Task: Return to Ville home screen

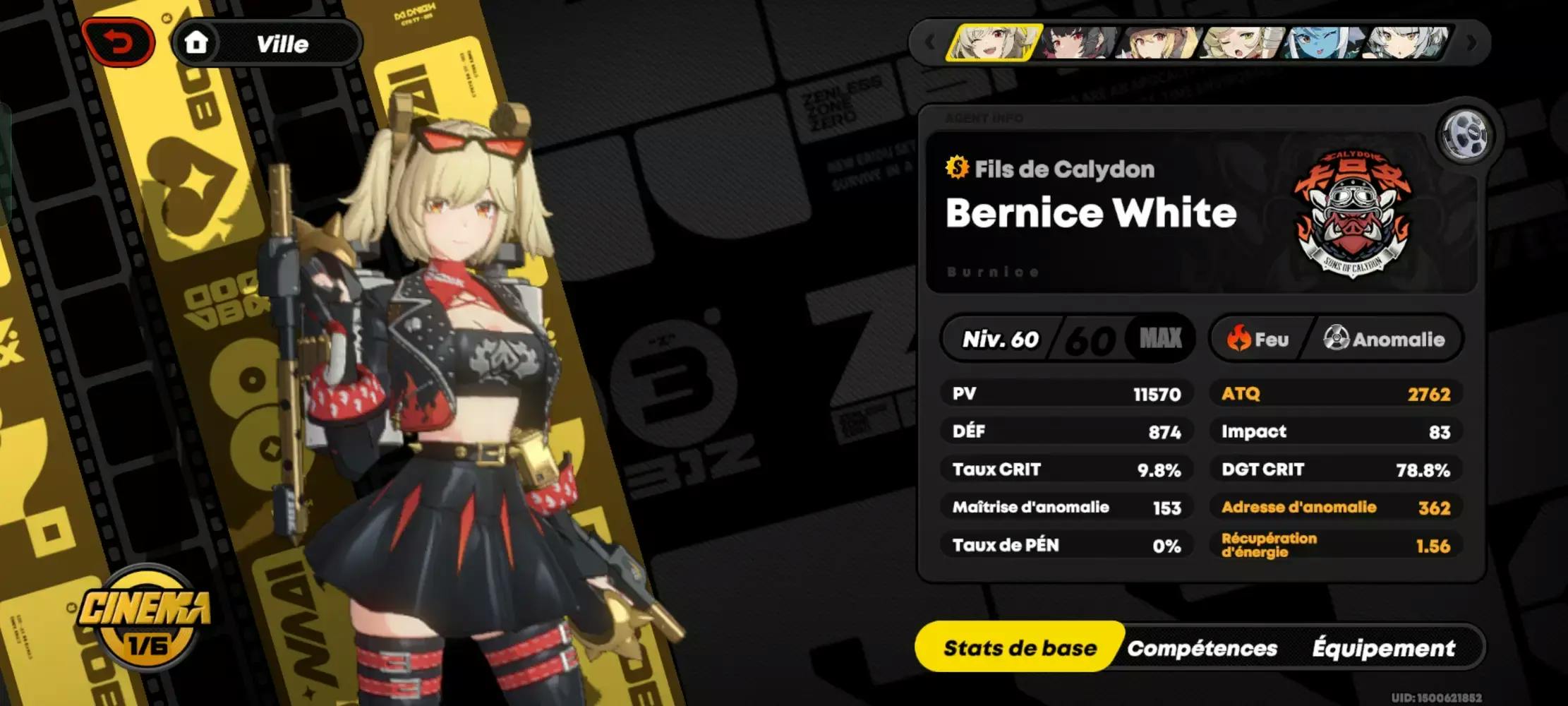Action: click(267, 44)
